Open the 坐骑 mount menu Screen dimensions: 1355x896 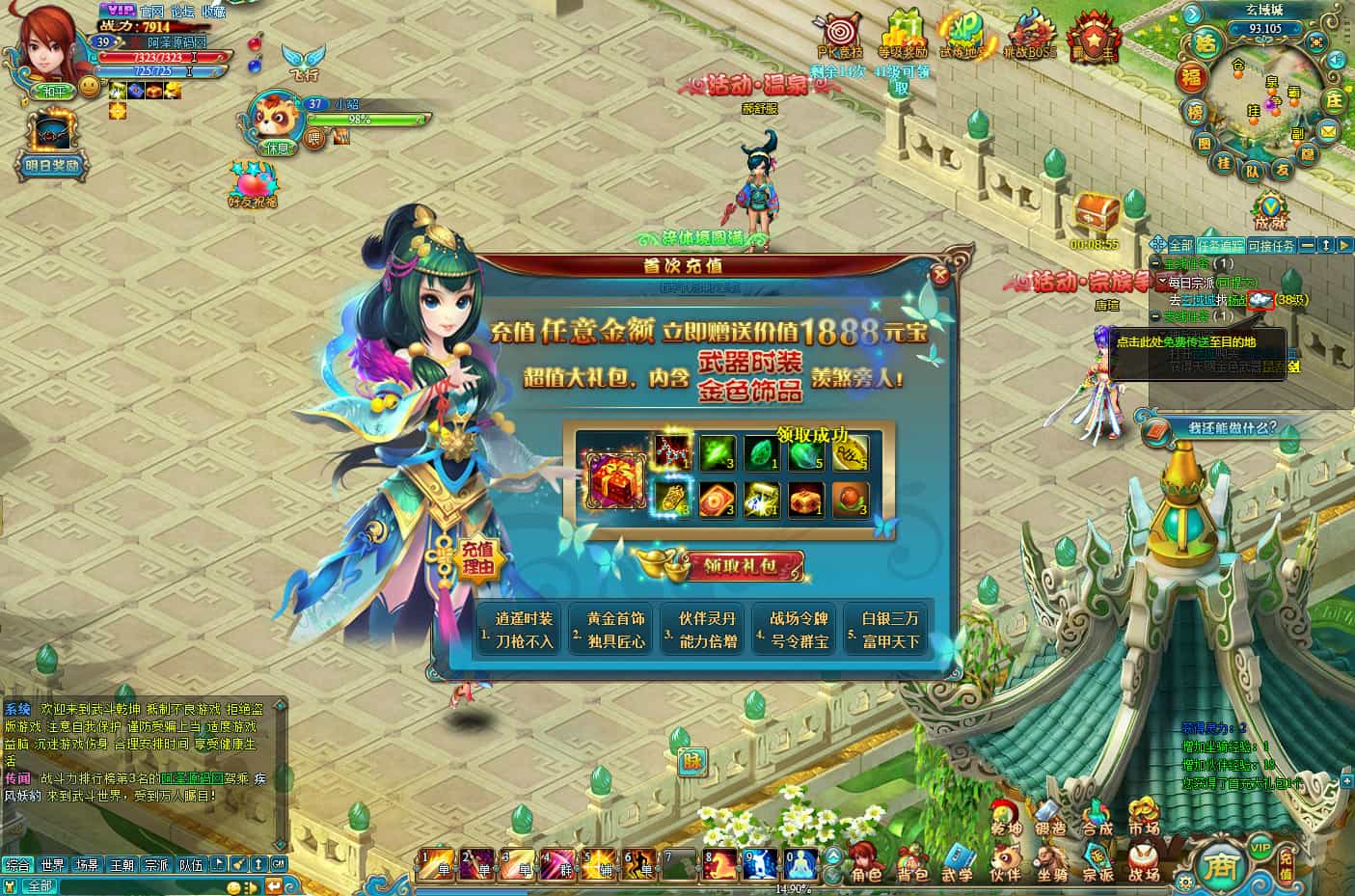click(x=1050, y=862)
